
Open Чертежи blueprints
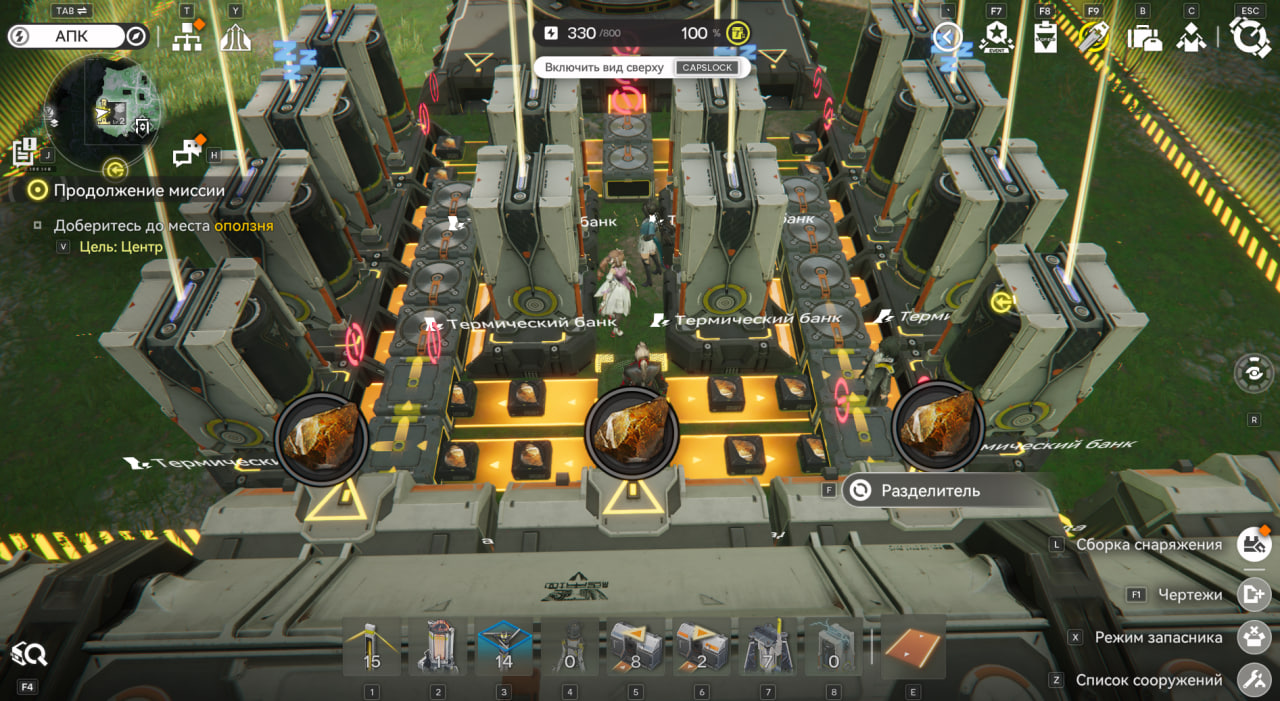pos(1254,594)
